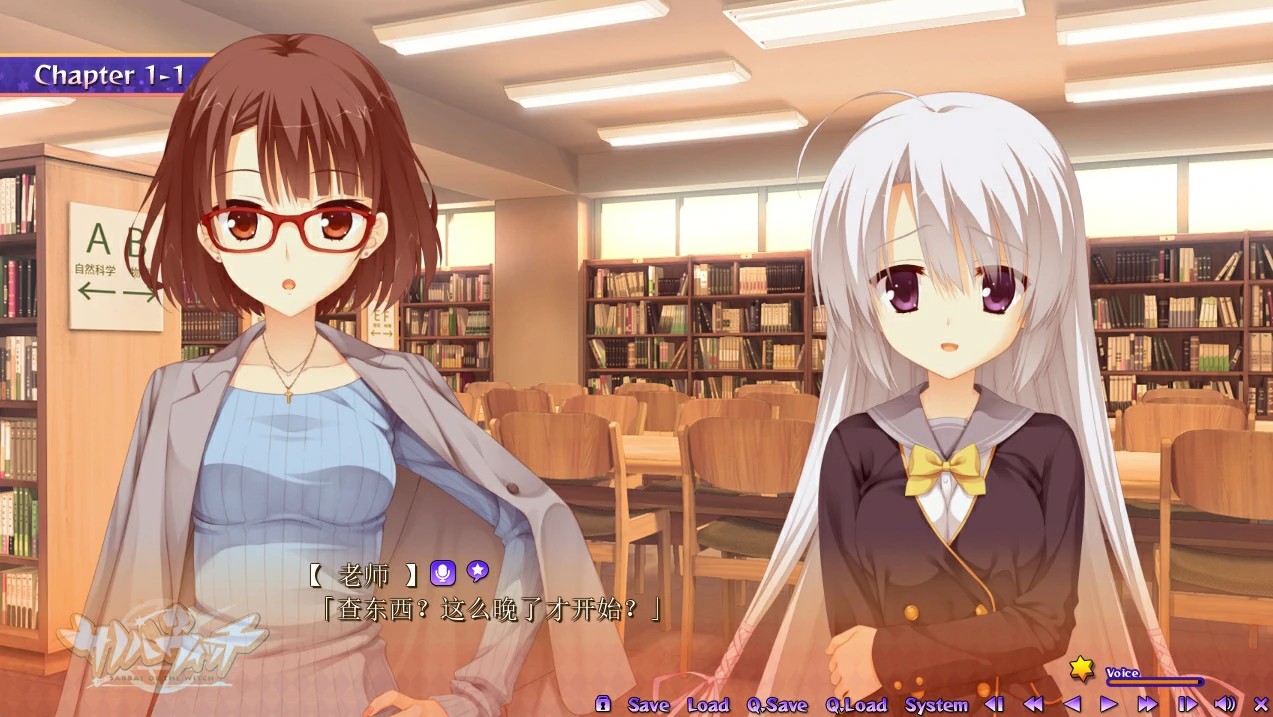
Task: Hide the text window with X
Action: [x=1260, y=705]
